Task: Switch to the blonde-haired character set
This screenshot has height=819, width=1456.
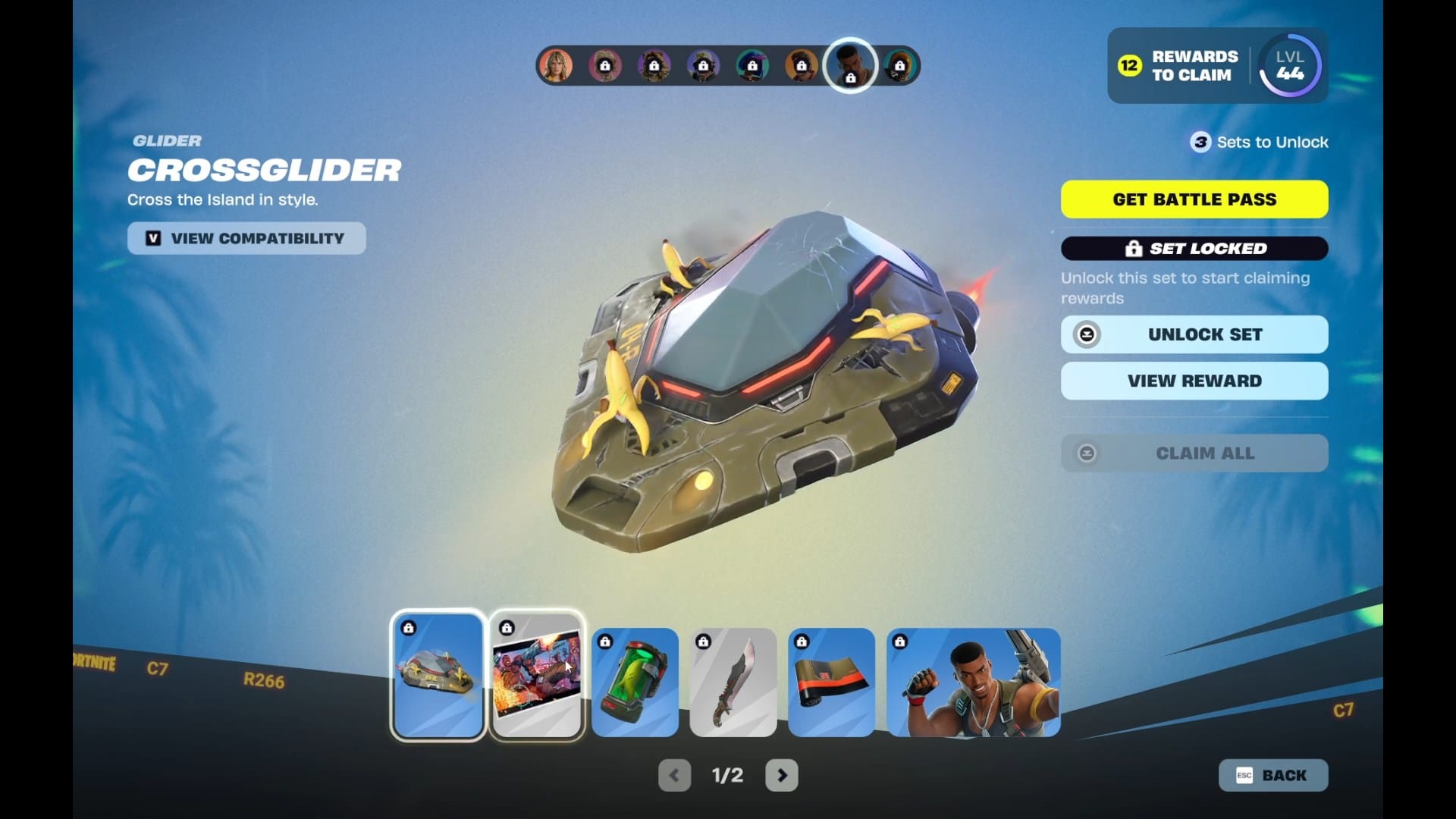Action: 556,66
